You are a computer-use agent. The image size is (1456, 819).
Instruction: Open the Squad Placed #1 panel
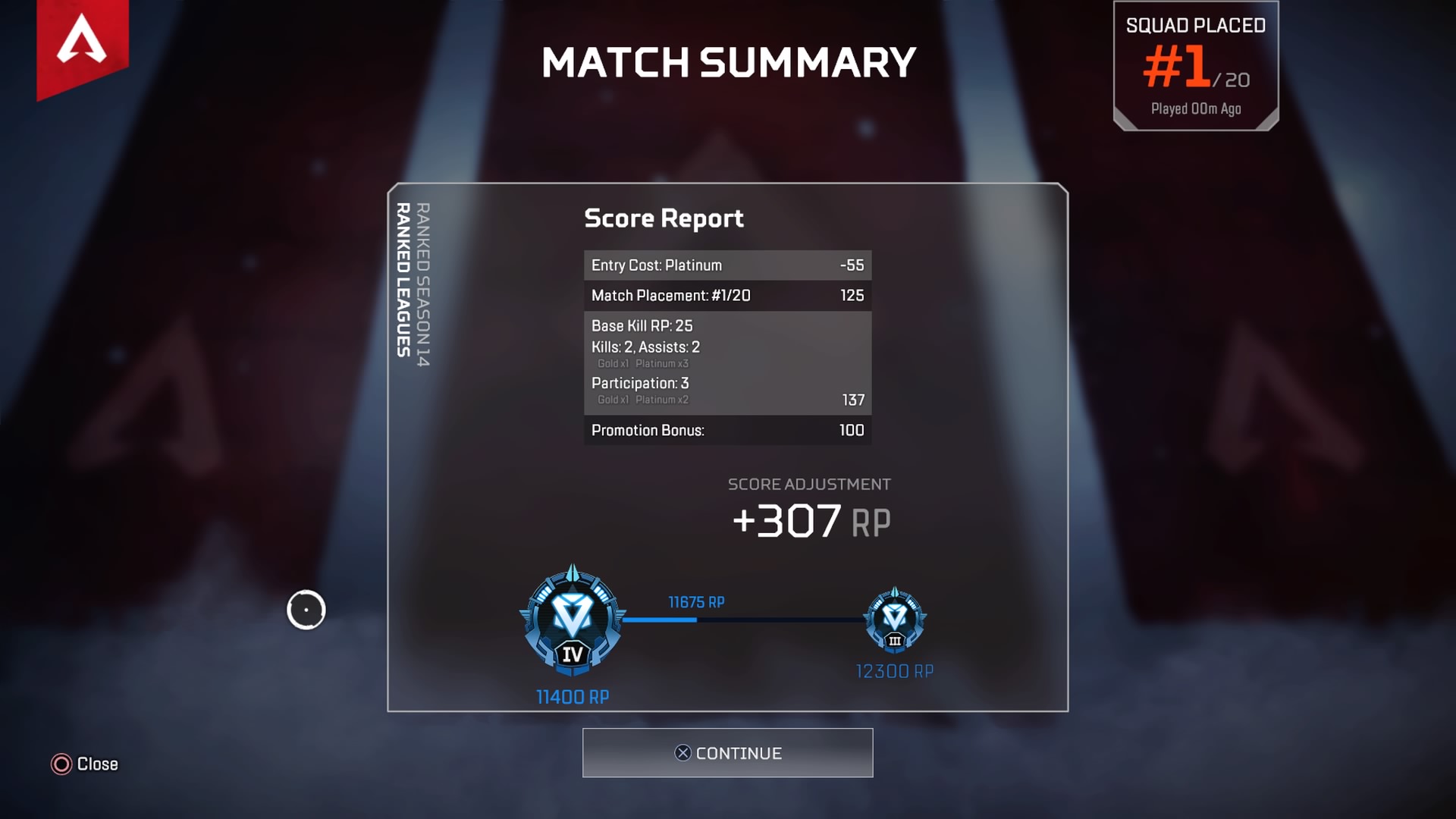pyautogui.click(x=1196, y=64)
